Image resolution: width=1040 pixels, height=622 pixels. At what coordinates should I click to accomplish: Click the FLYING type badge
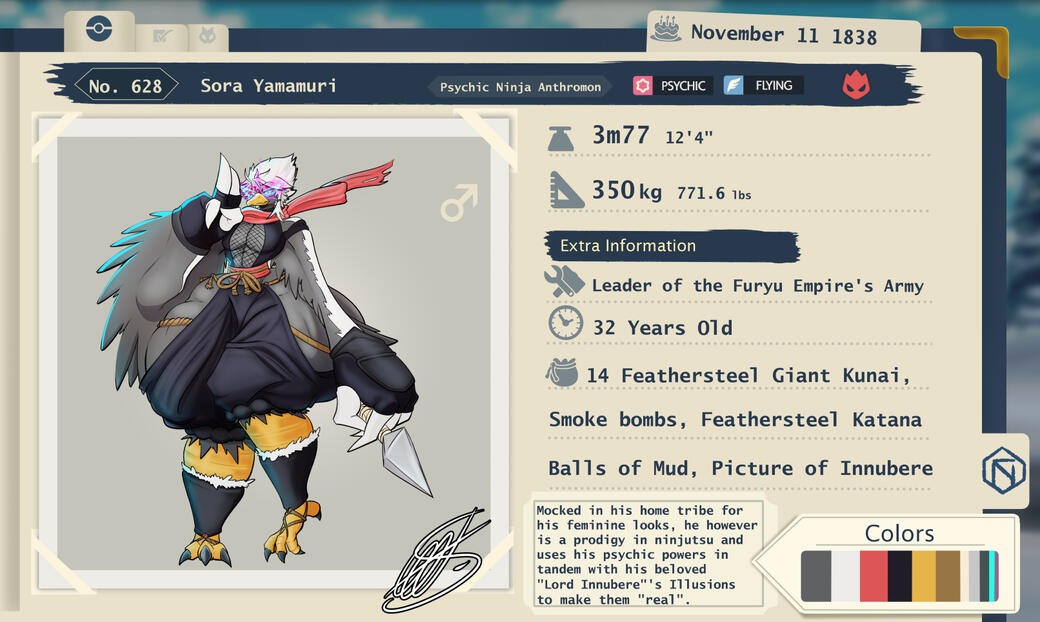pos(762,86)
